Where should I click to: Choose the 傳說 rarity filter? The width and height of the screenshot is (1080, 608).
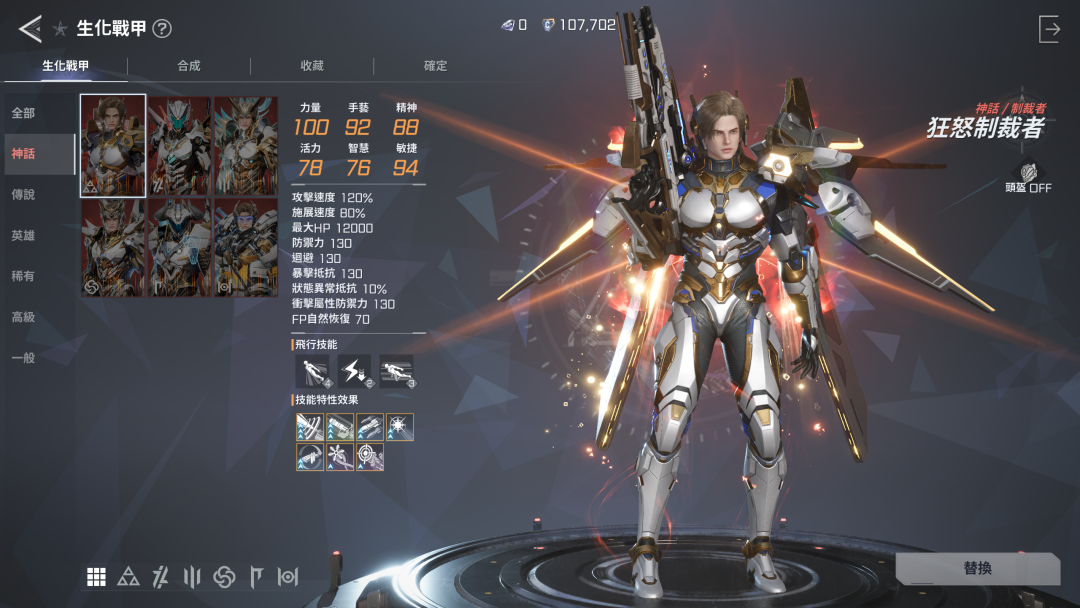(x=23, y=194)
